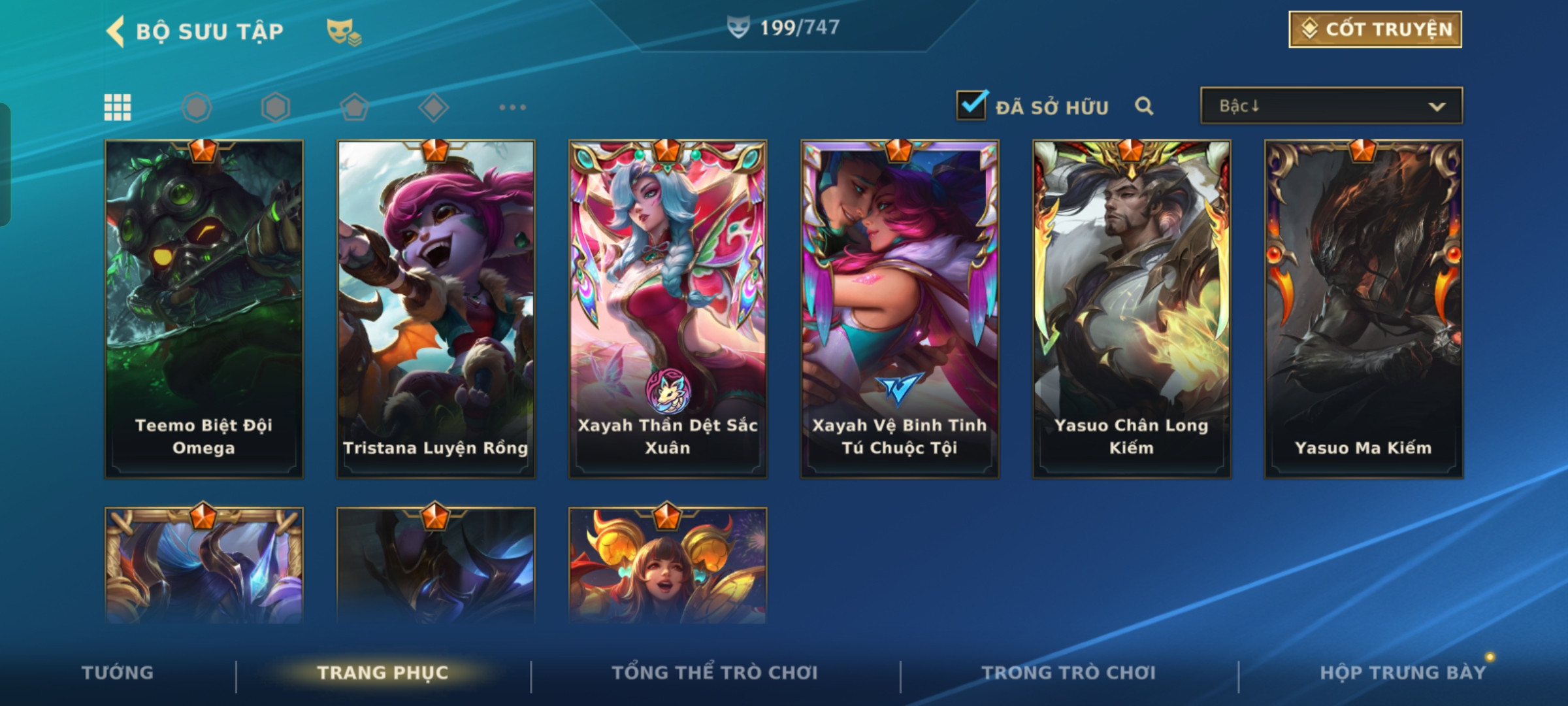1568x706 pixels.
Task: Open the Hộp Trưng Bày tab
Action: (1403, 673)
